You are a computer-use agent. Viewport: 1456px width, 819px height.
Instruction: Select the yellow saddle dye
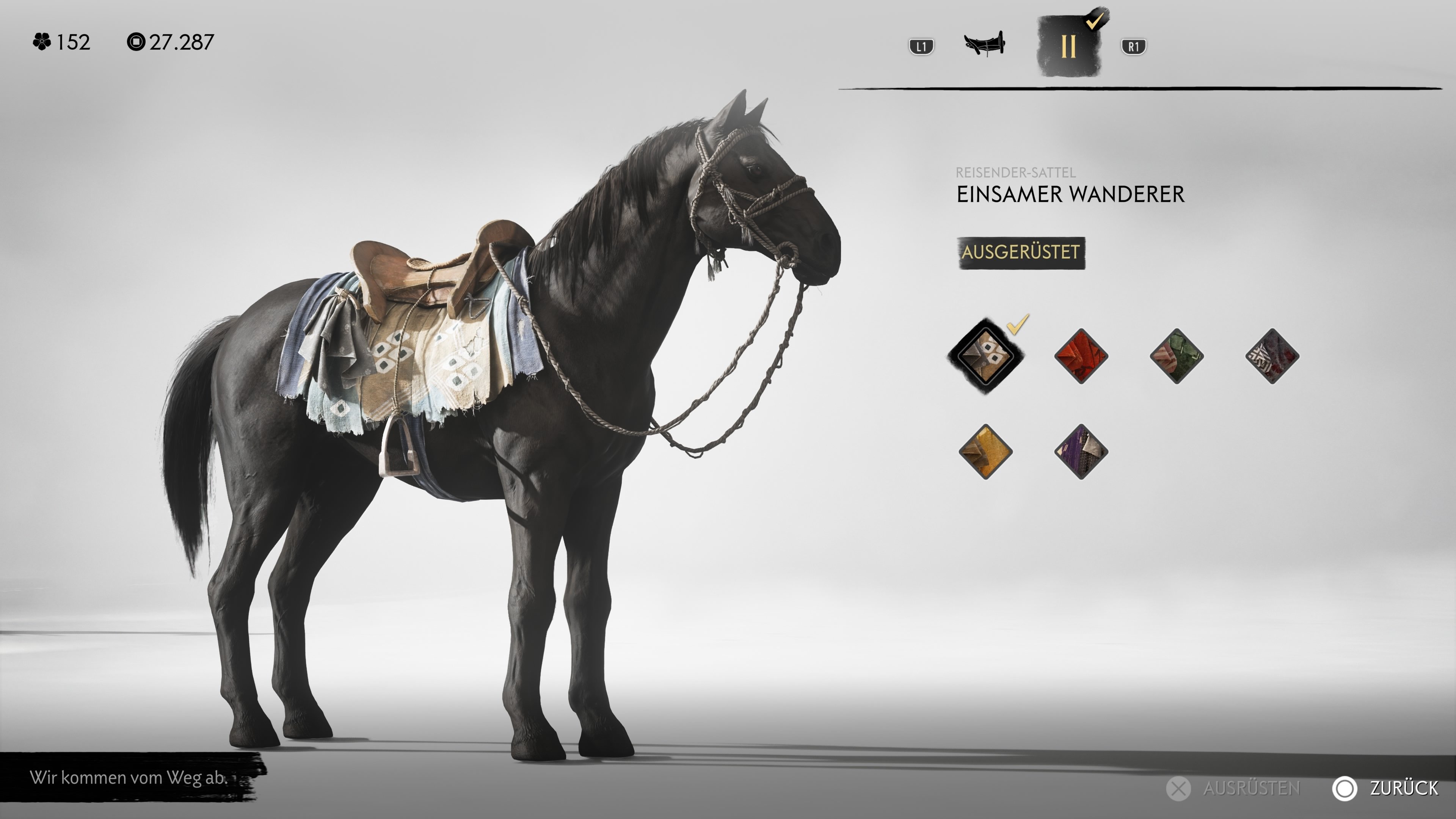coord(986,452)
